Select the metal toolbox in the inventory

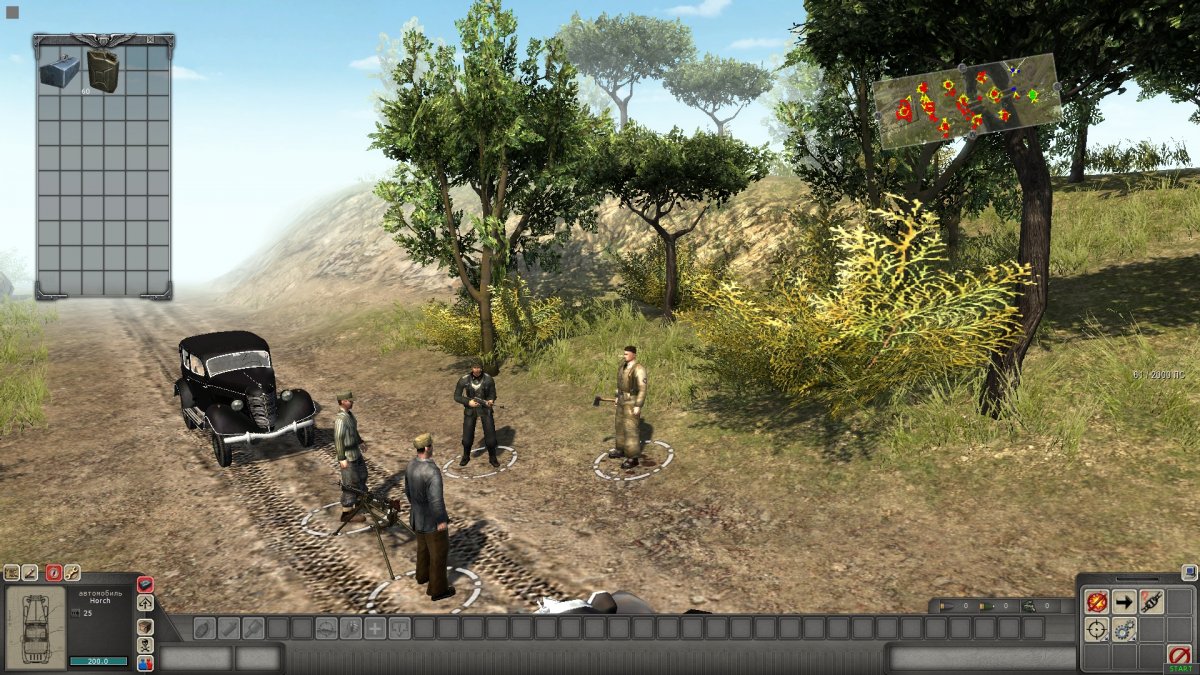(x=59, y=69)
